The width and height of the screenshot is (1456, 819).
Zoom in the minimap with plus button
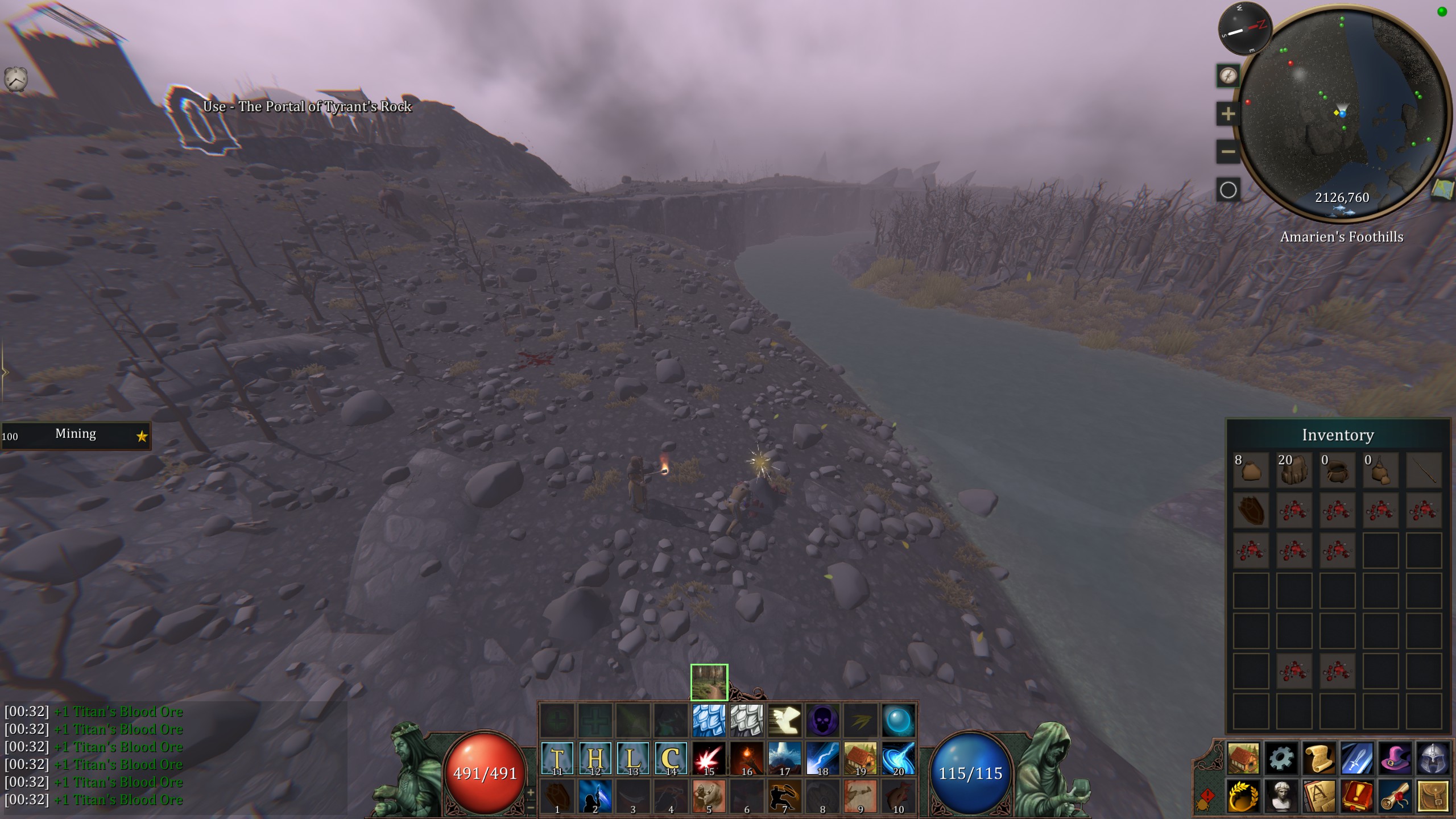[1228, 114]
